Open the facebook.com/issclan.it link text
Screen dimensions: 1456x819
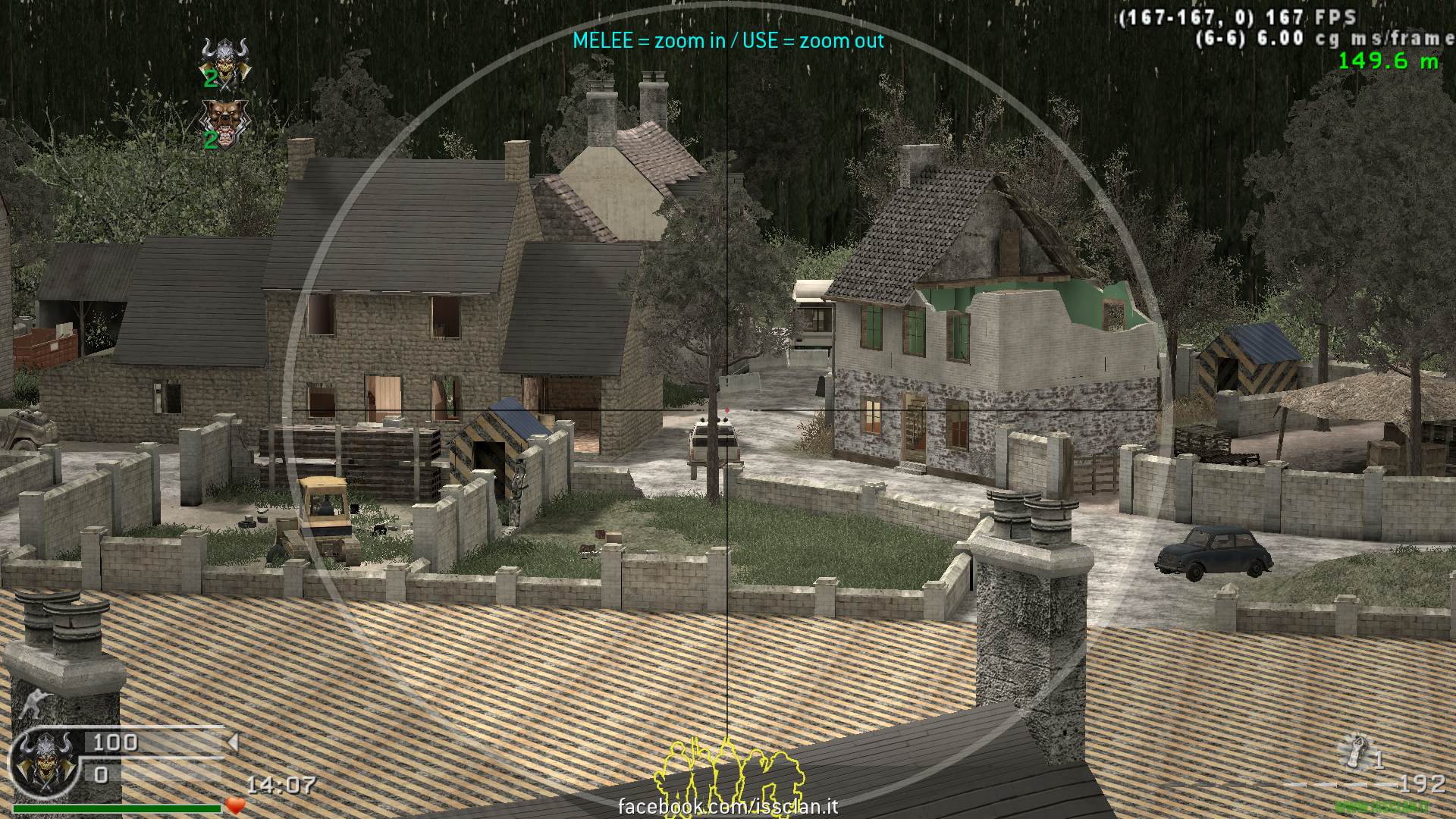click(x=728, y=806)
